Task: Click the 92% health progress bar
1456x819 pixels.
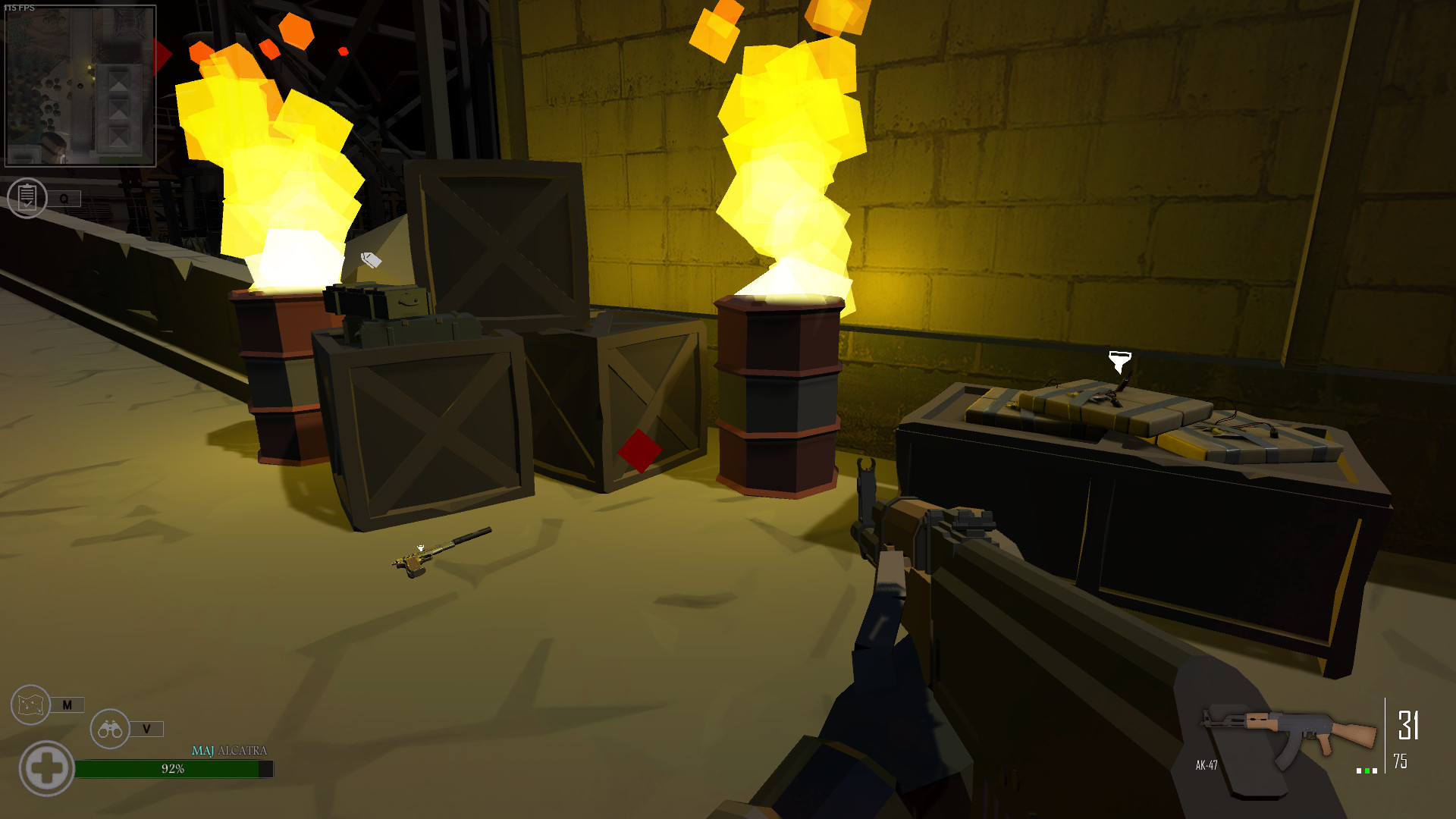Action: (173, 769)
